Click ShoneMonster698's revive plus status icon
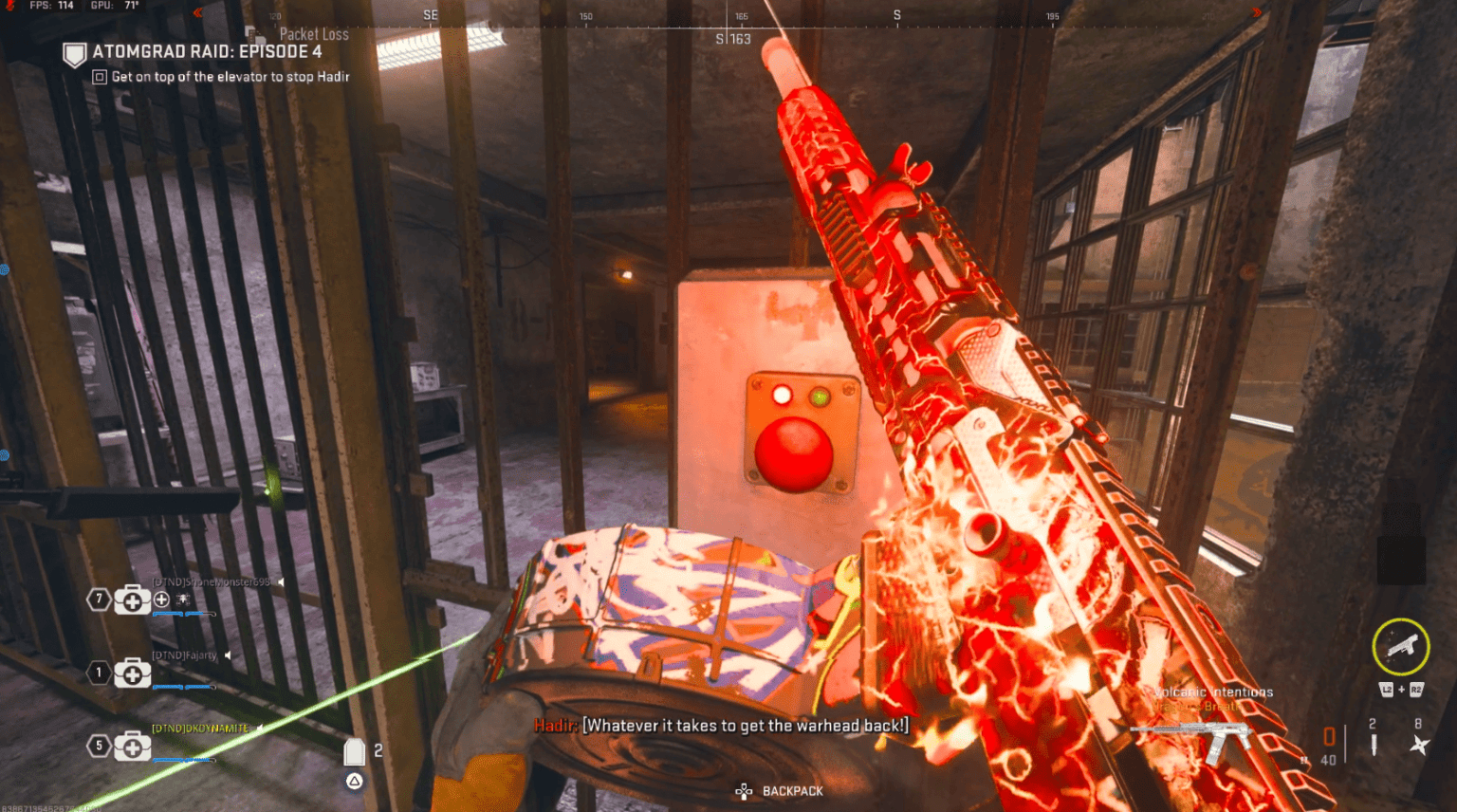The image size is (1457, 812). 161,600
